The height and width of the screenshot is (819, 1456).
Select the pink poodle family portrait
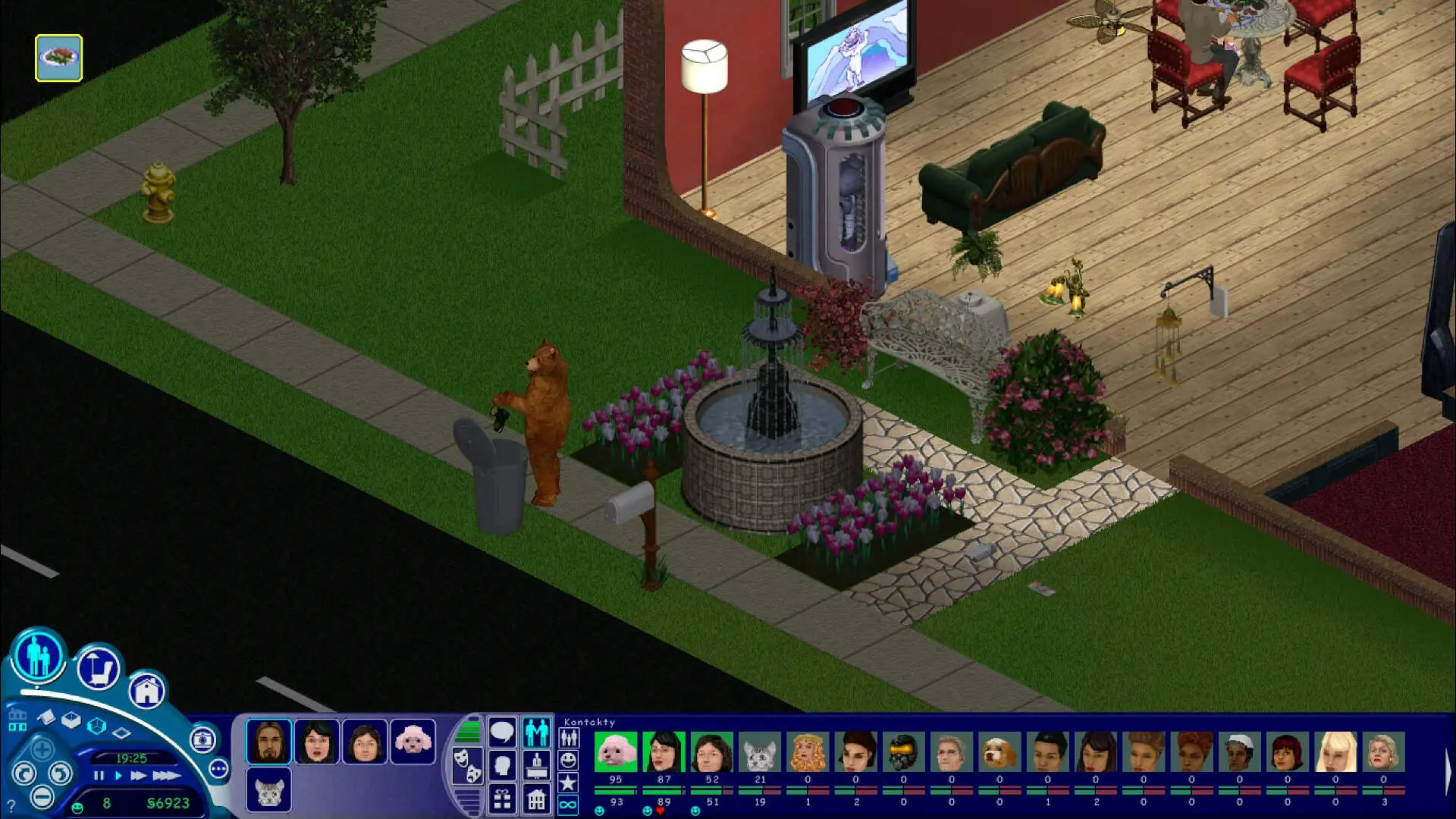point(413,741)
